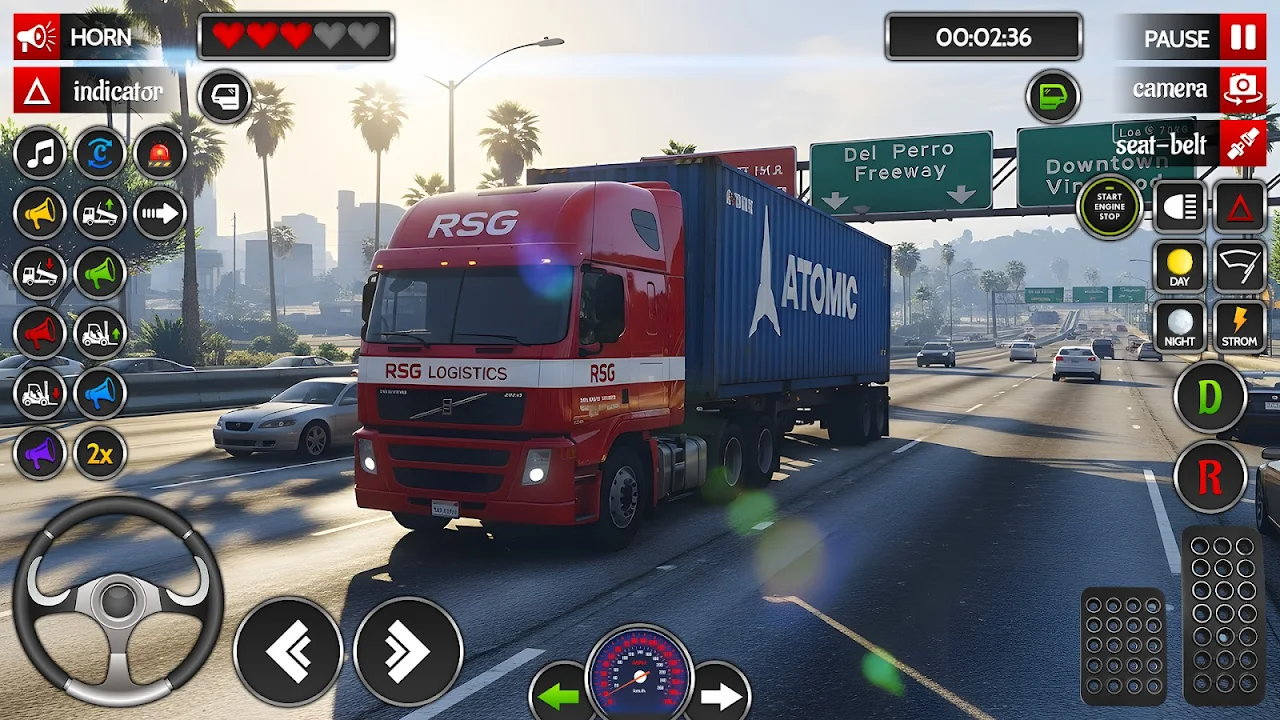This screenshot has width=1280, height=720.
Task: Turn on the headlights
Action: 1180,207
